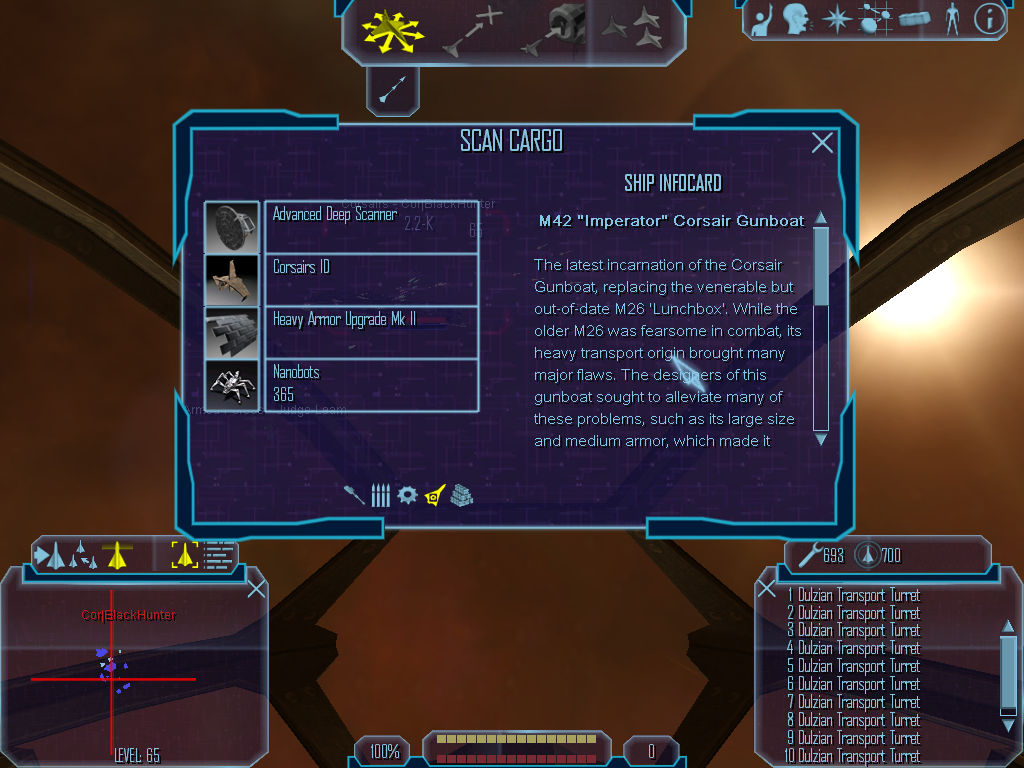Screen dimensions: 1024x768
Task: Switch to the gear equipment filter
Action: click(x=407, y=495)
